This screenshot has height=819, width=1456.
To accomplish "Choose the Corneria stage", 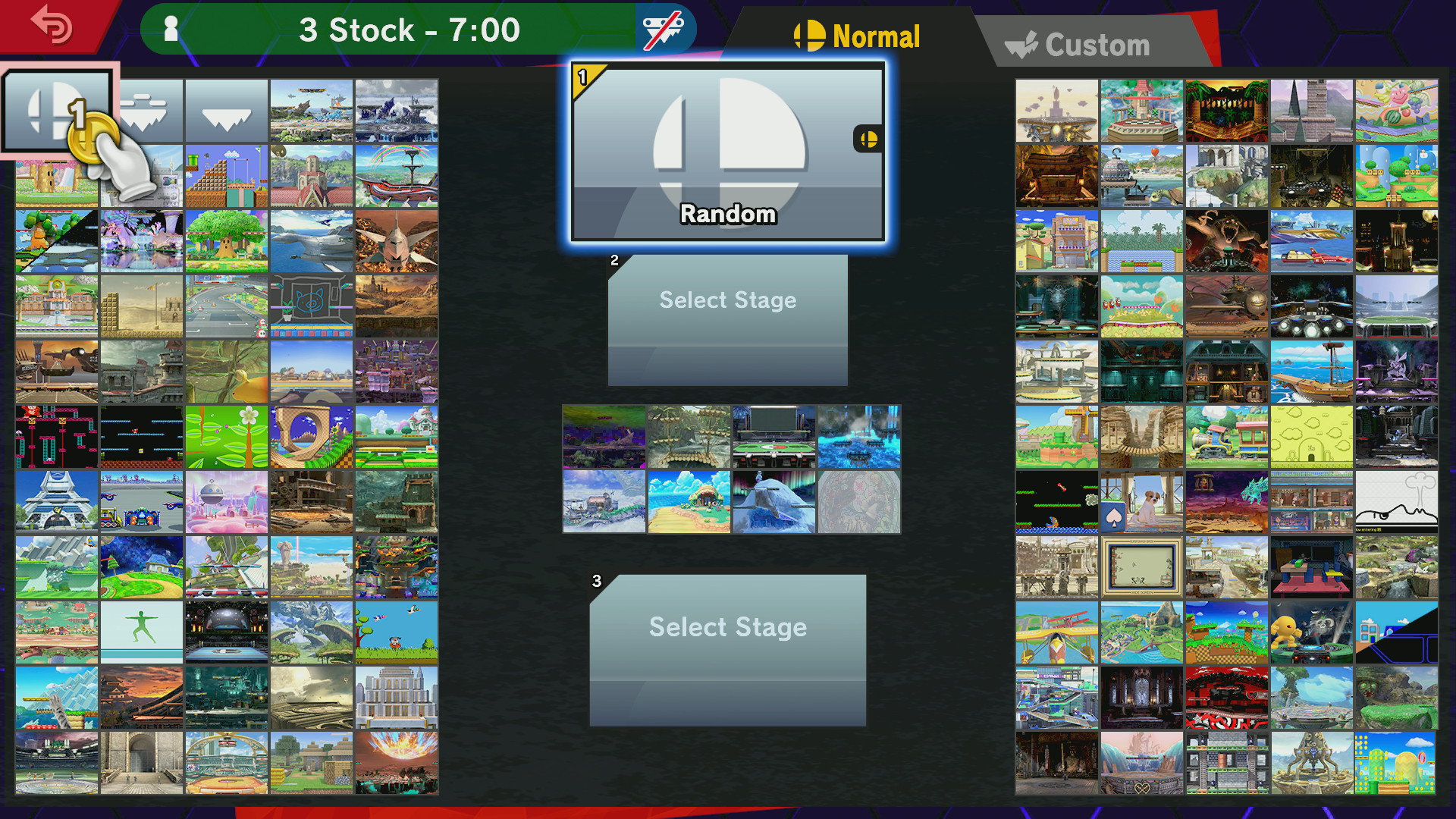I will coord(311,240).
